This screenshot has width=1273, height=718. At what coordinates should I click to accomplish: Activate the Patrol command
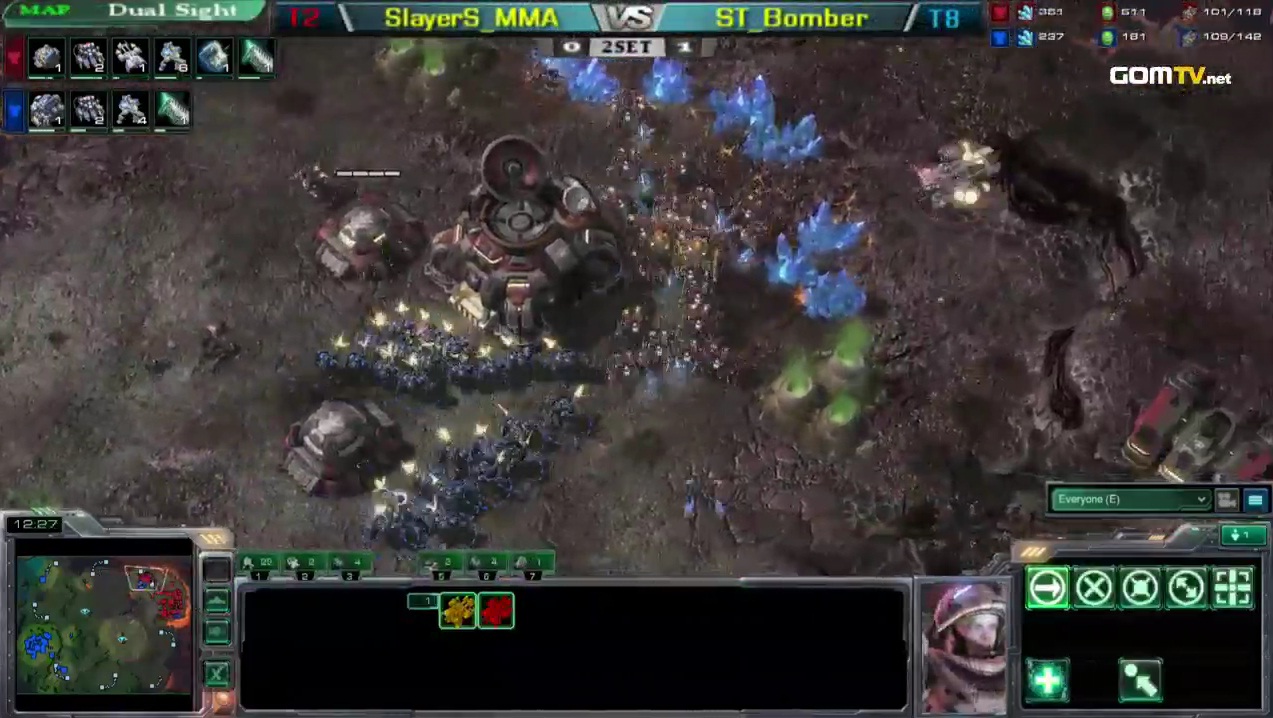point(1186,588)
